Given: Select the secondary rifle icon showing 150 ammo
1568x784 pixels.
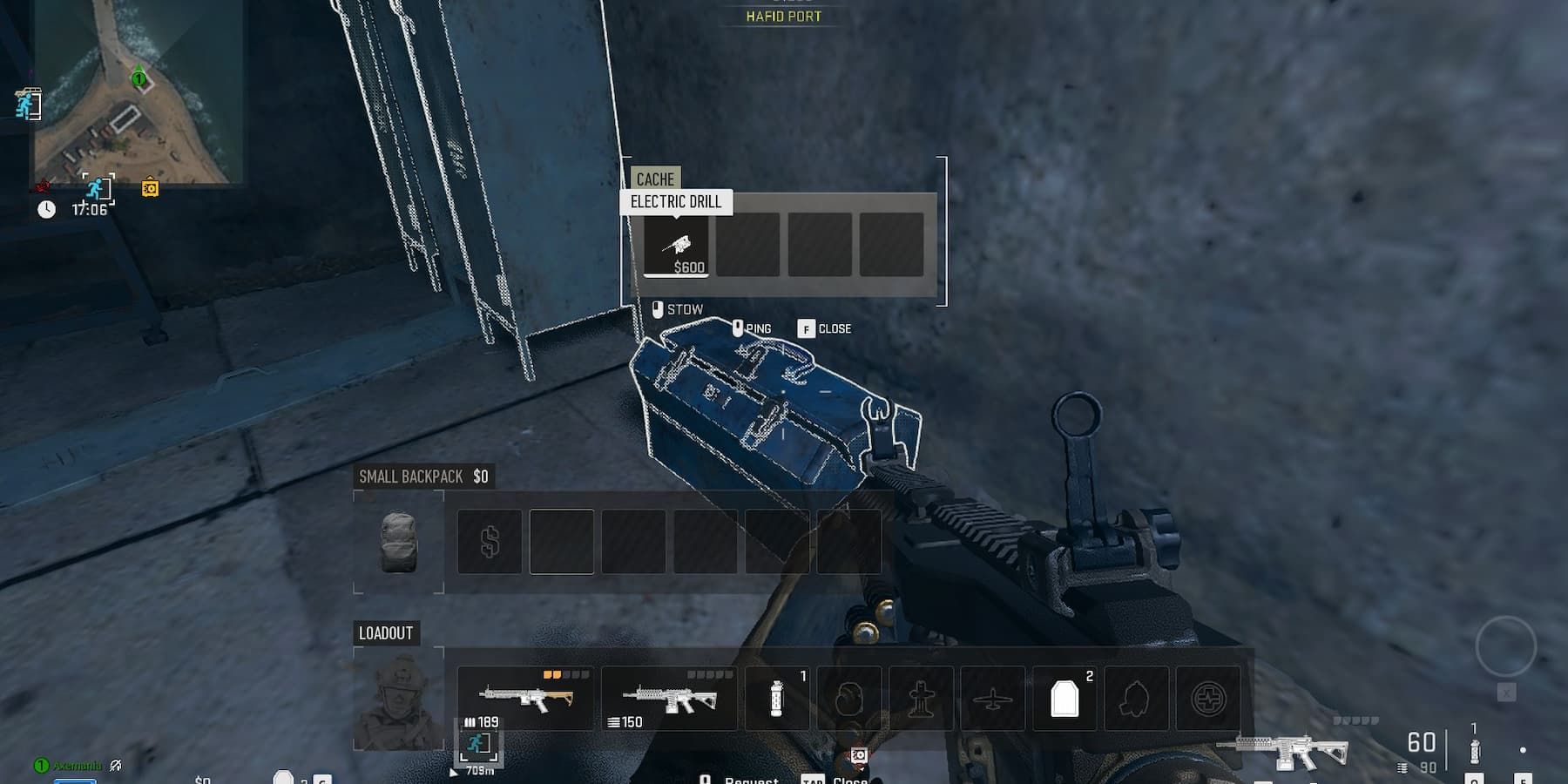Looking at the screenshot, I should tap(670, 695).
